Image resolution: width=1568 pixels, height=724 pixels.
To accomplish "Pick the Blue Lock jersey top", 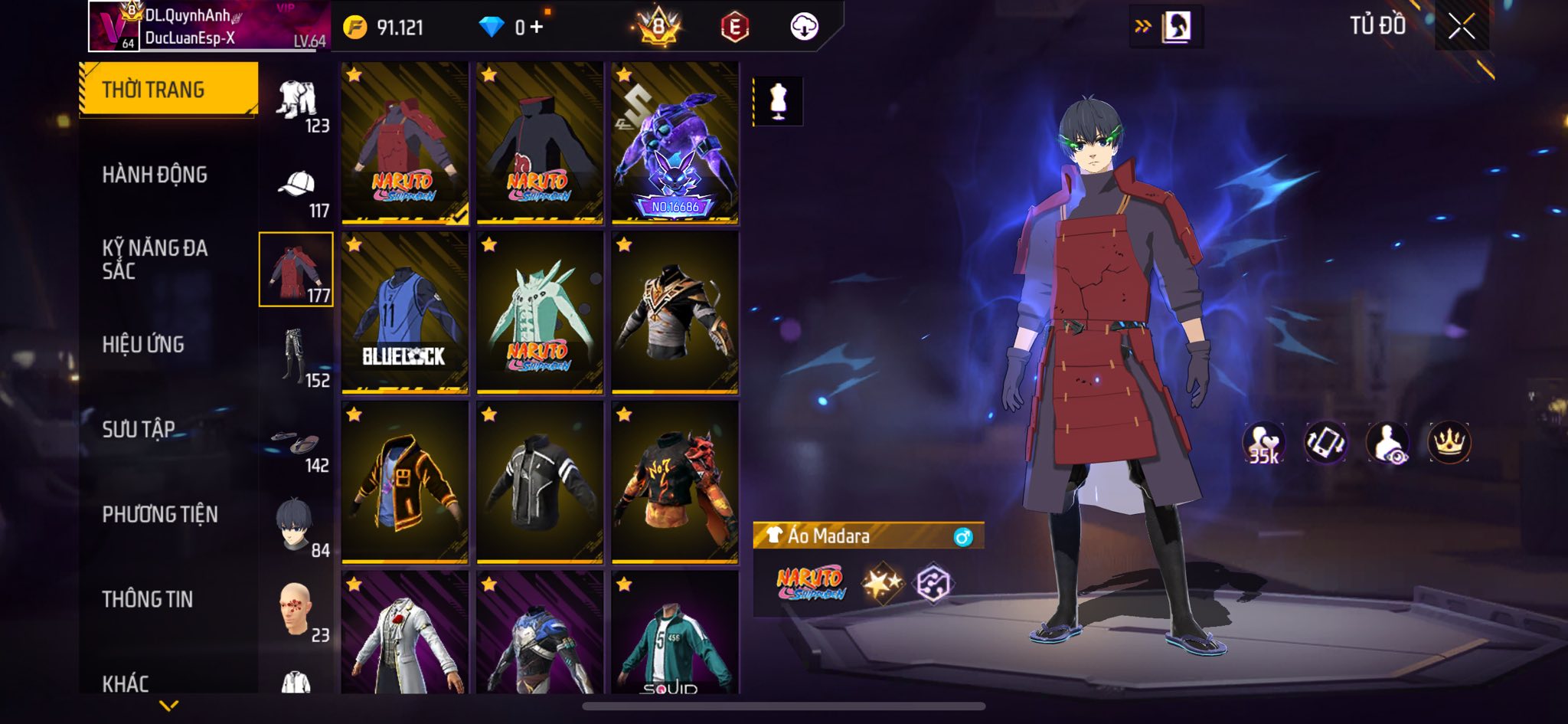I will [x=404, y=313].
